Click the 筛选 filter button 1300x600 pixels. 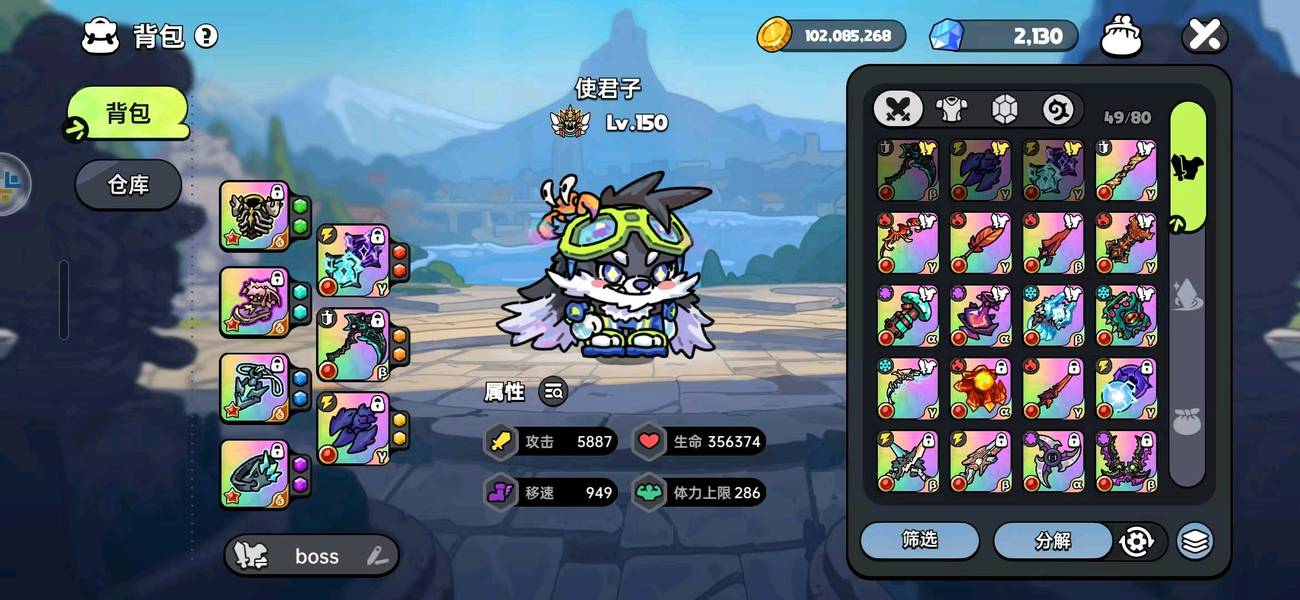919,540
